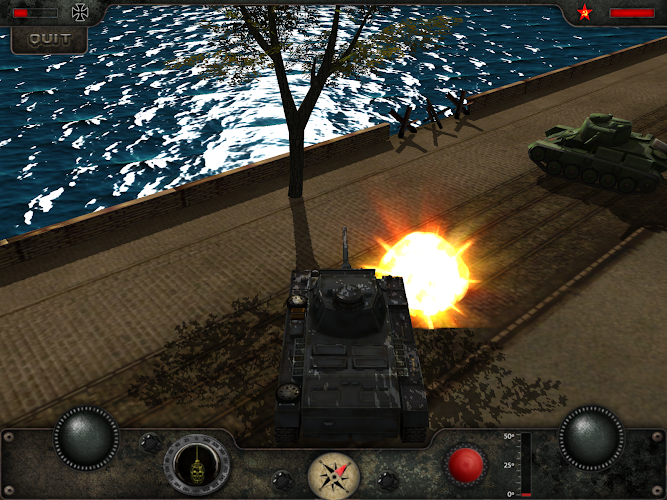Image resolution: width=667 pixels, height=500 pixels.
Task: Tap the left movement joystick knob
Action: pos(87,437)
